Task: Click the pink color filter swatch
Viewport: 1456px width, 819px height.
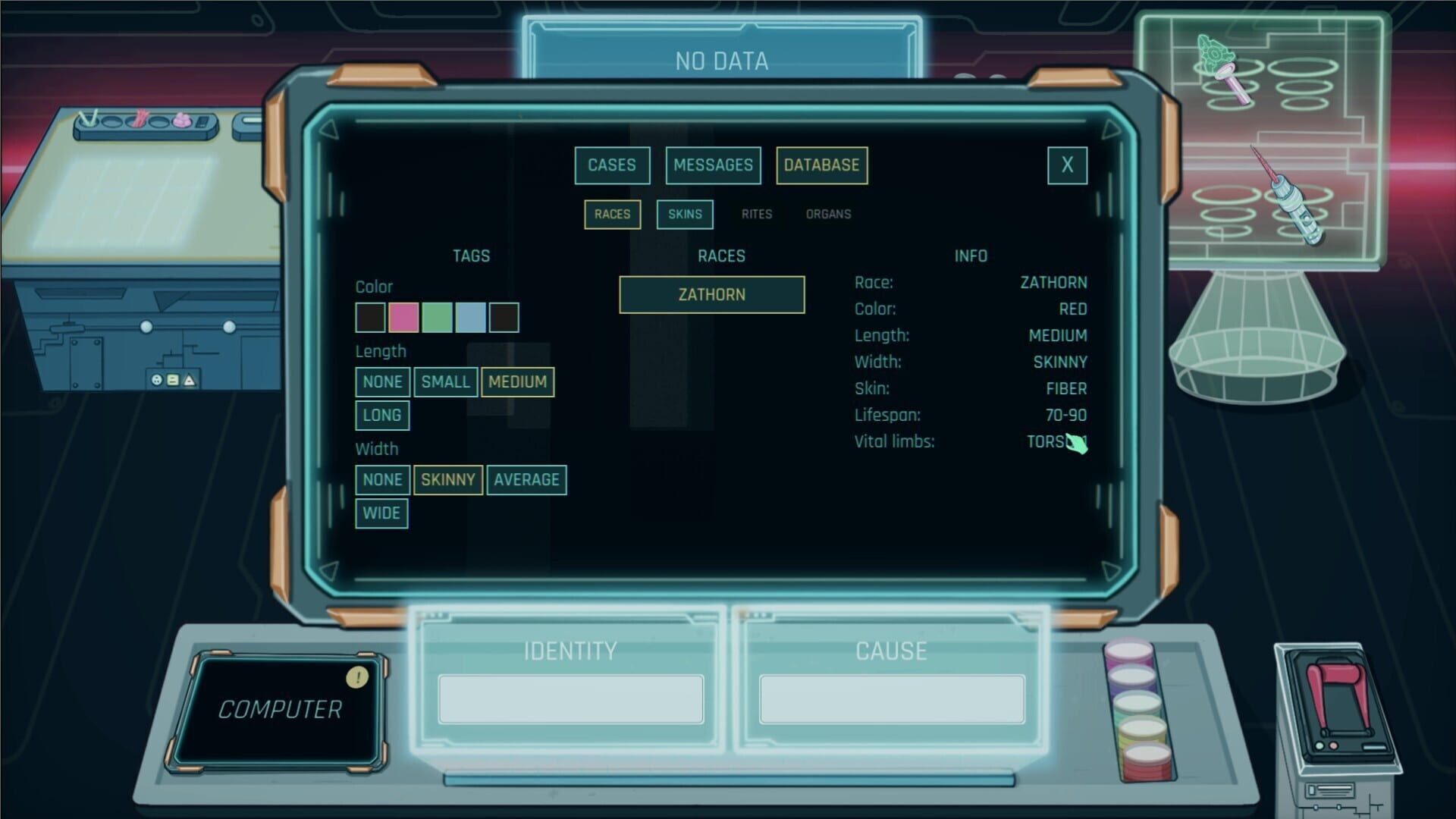Action: click(404, 316)
